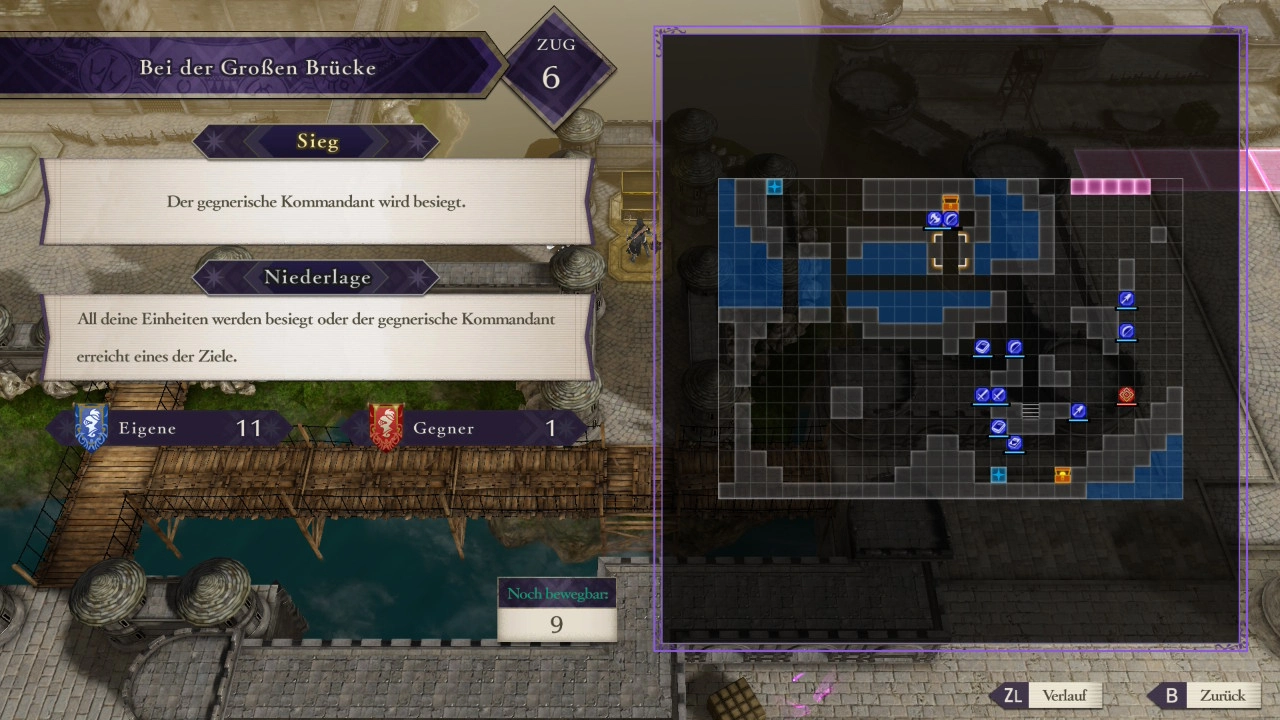Select the stairs tile on the map
This screenshot has width=1280, height=720.
pos(1030,410)
